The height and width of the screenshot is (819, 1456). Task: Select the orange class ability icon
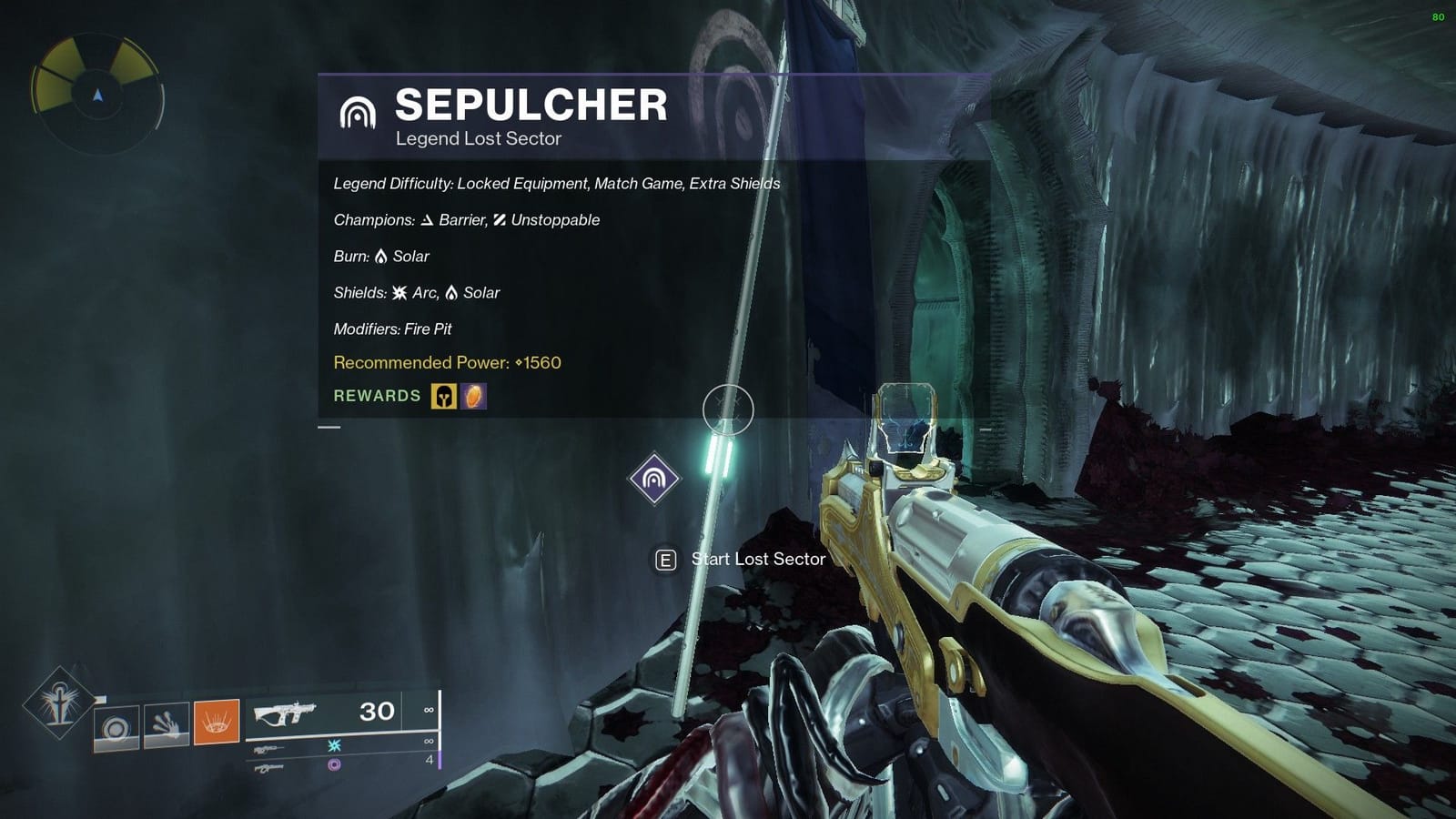pos(217,722)
